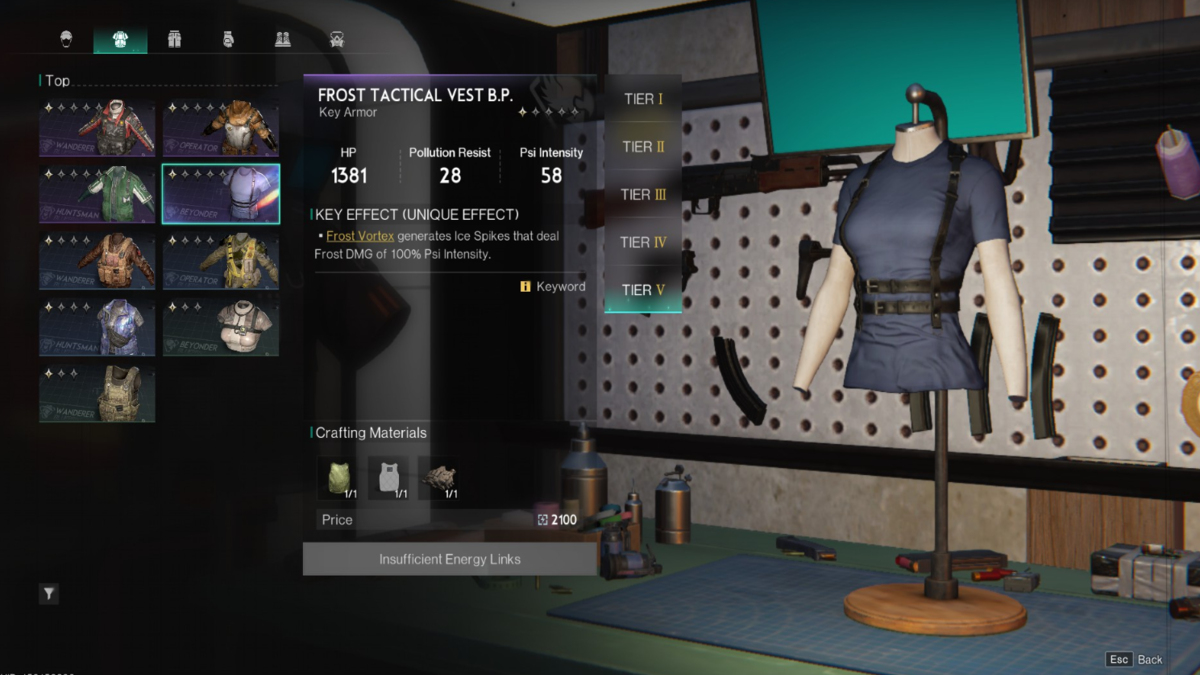
Task: Choose the yellow Operator vest blueprint
Action: coord(221,260)
